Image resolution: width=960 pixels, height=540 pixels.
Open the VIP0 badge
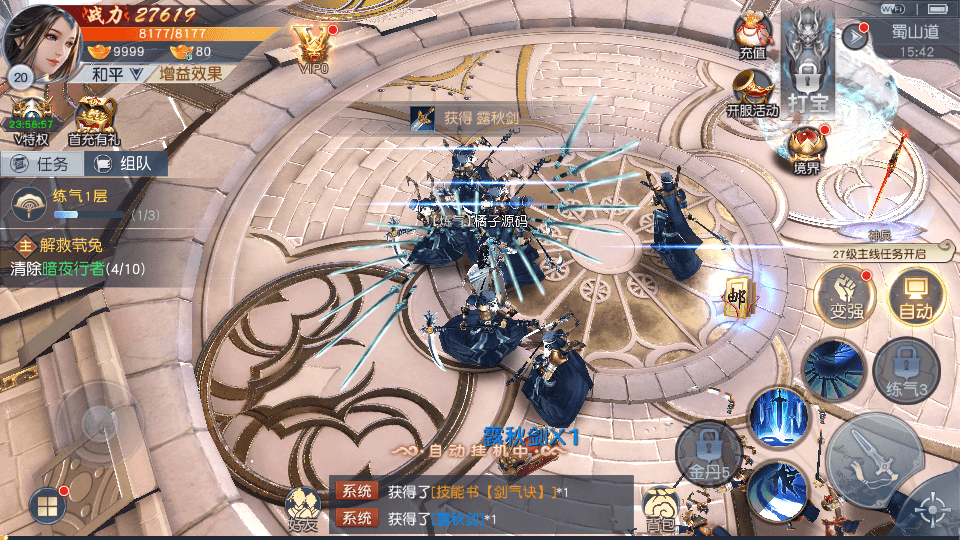(313, 47)
